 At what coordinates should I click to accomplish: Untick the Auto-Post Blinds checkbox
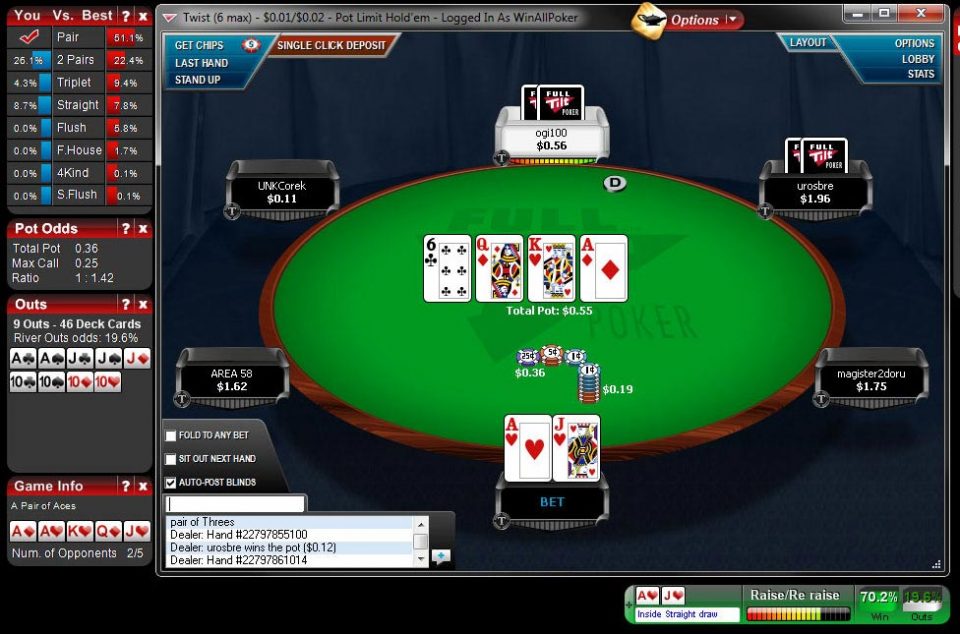pyautogui.click(x=171, y=482)
